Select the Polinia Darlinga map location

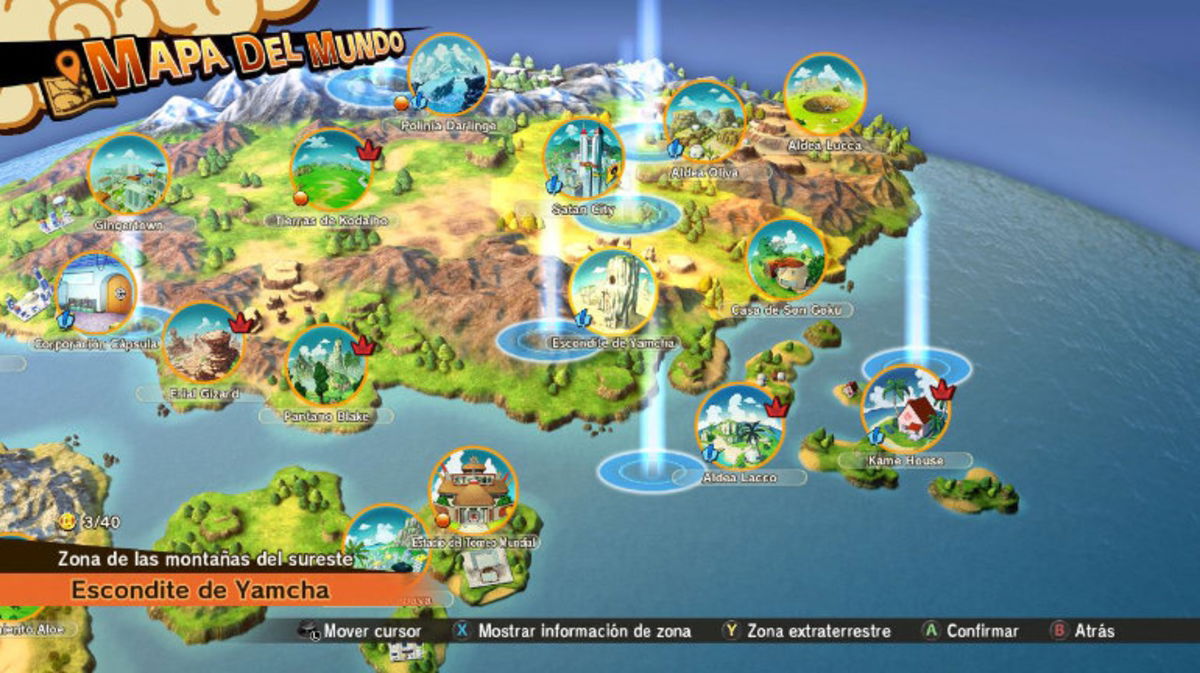click(449, 73)
